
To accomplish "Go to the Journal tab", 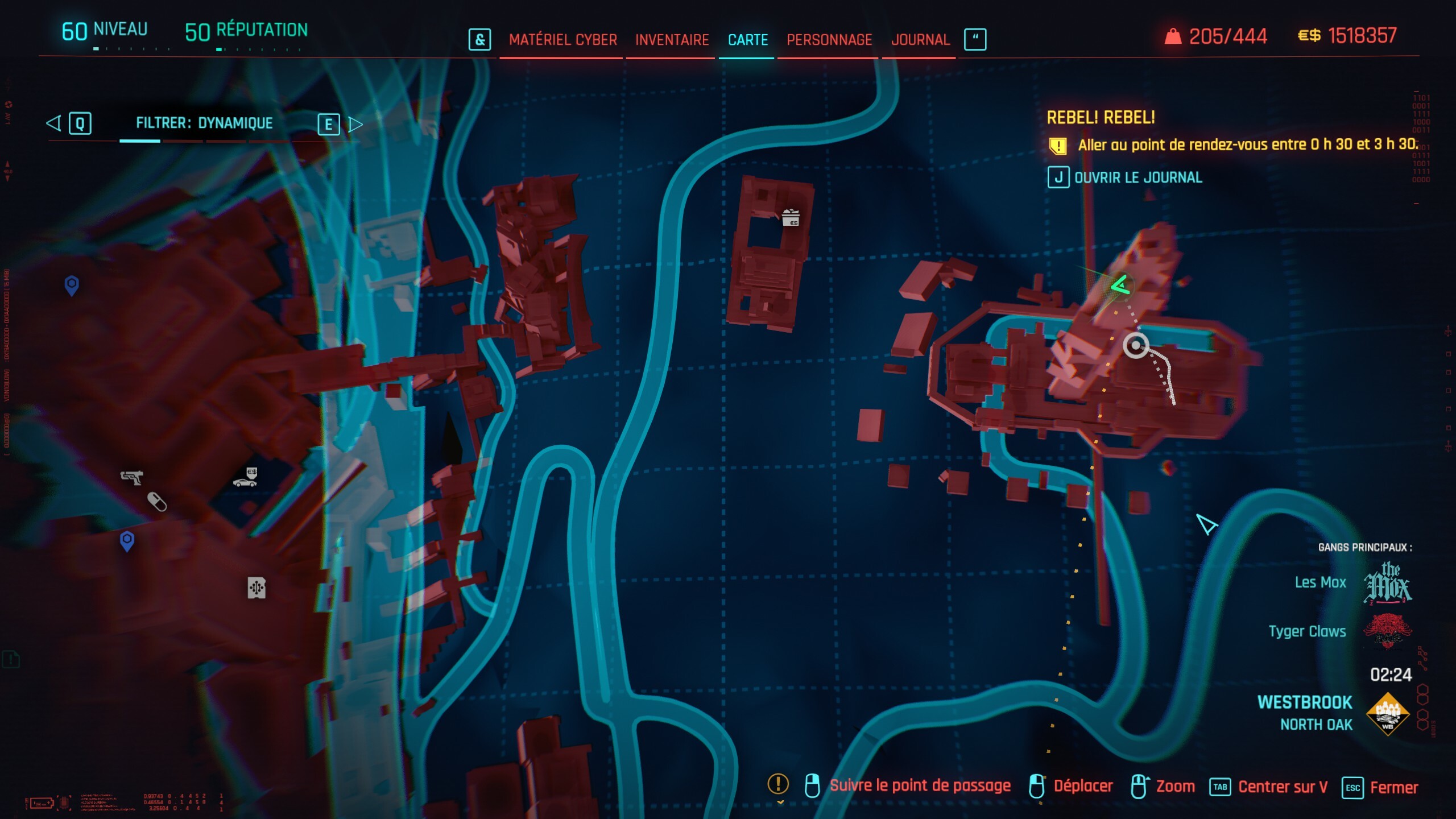I will point(920,40).
